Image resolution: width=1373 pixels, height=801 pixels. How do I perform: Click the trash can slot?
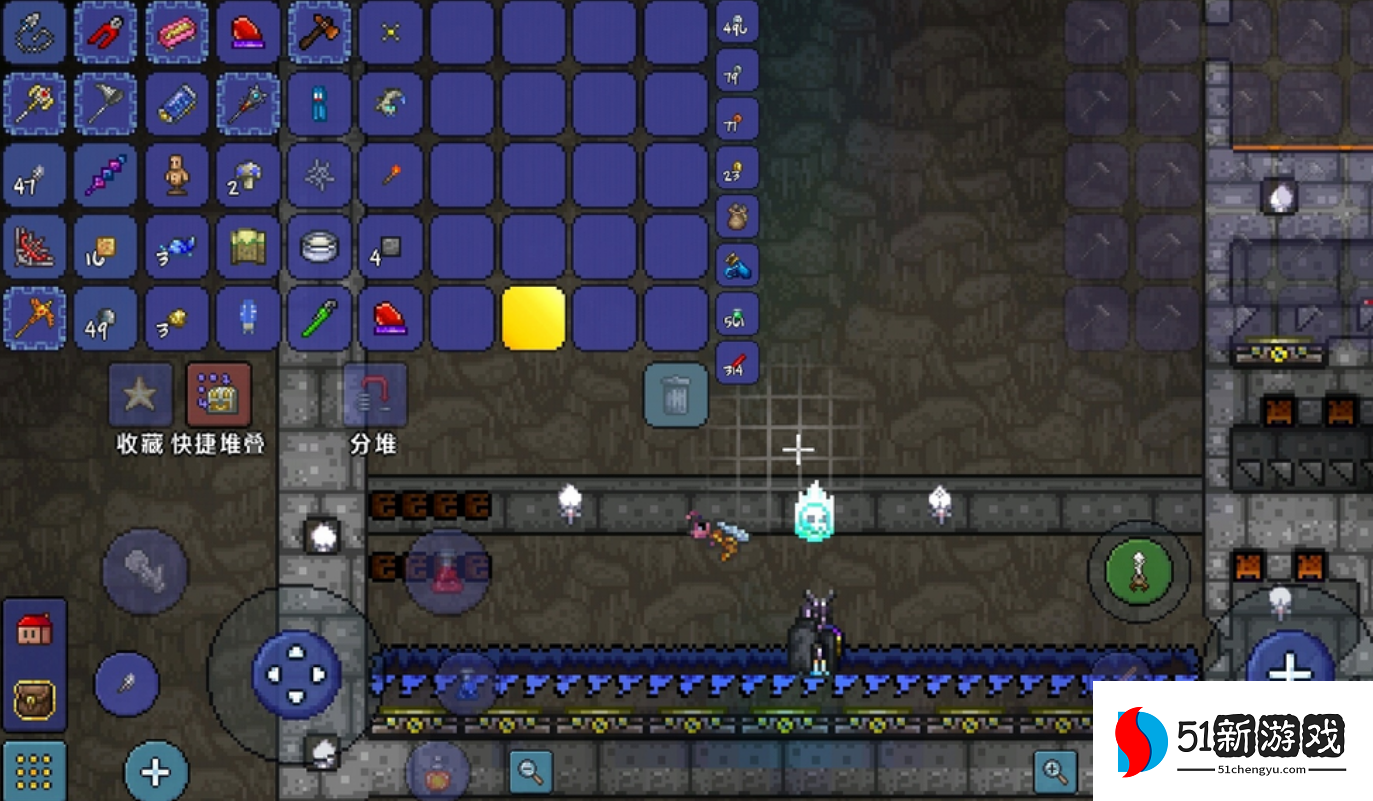click(676, 396)
